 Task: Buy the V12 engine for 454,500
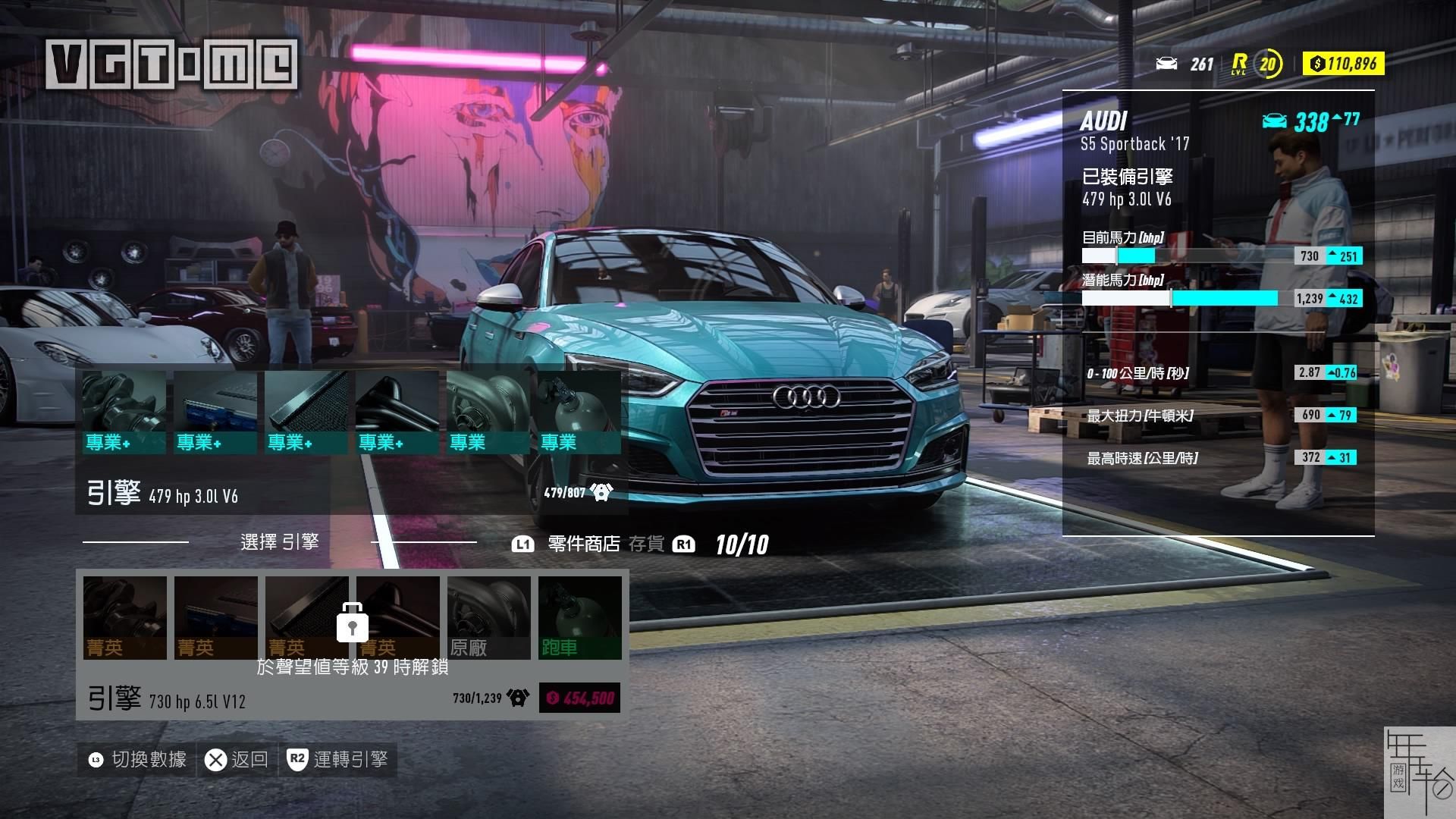point(579,698)
